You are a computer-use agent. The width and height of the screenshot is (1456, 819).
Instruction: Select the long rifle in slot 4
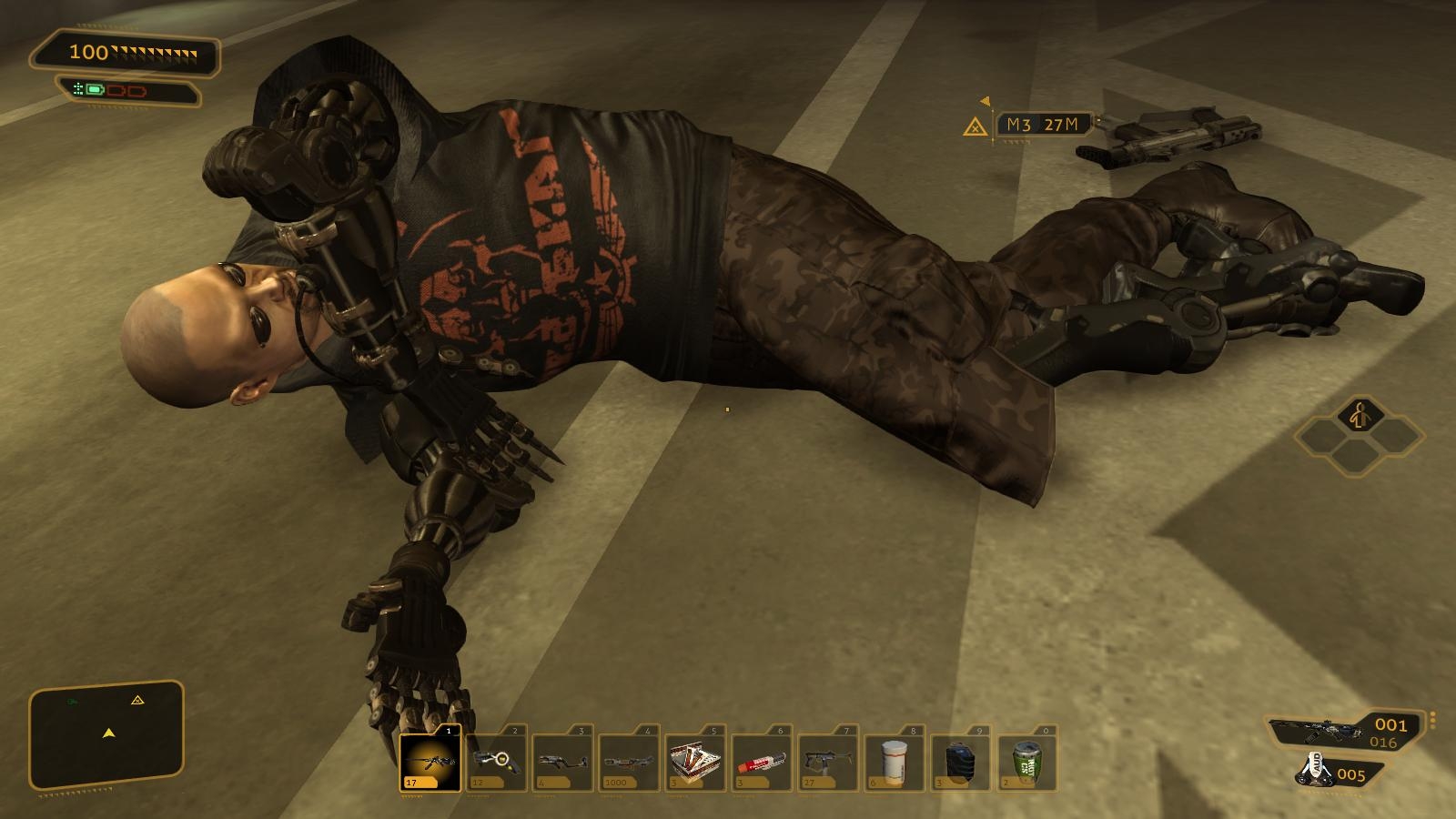pos(629,759)
